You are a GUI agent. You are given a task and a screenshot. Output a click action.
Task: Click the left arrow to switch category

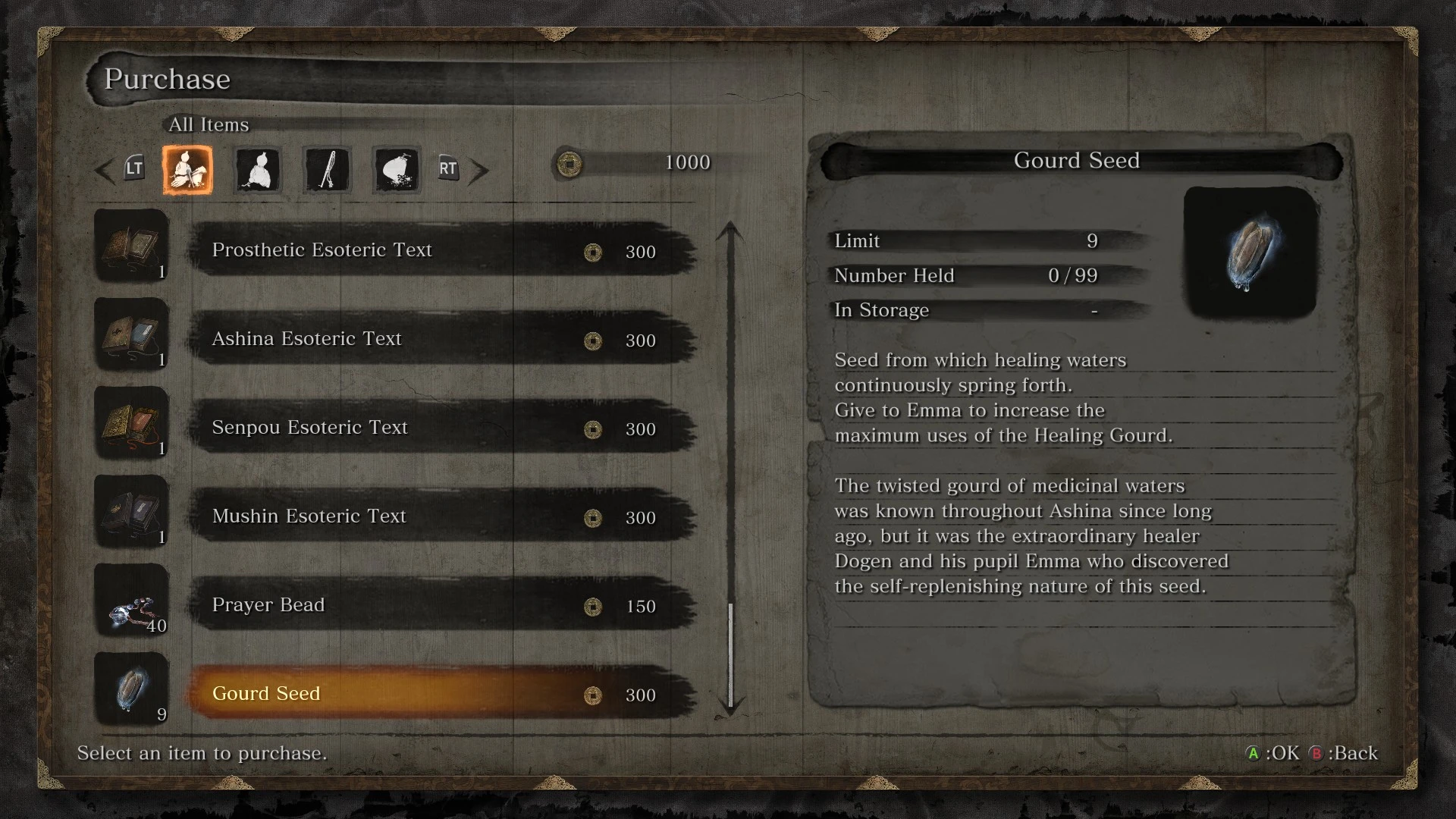pos(104,171)
